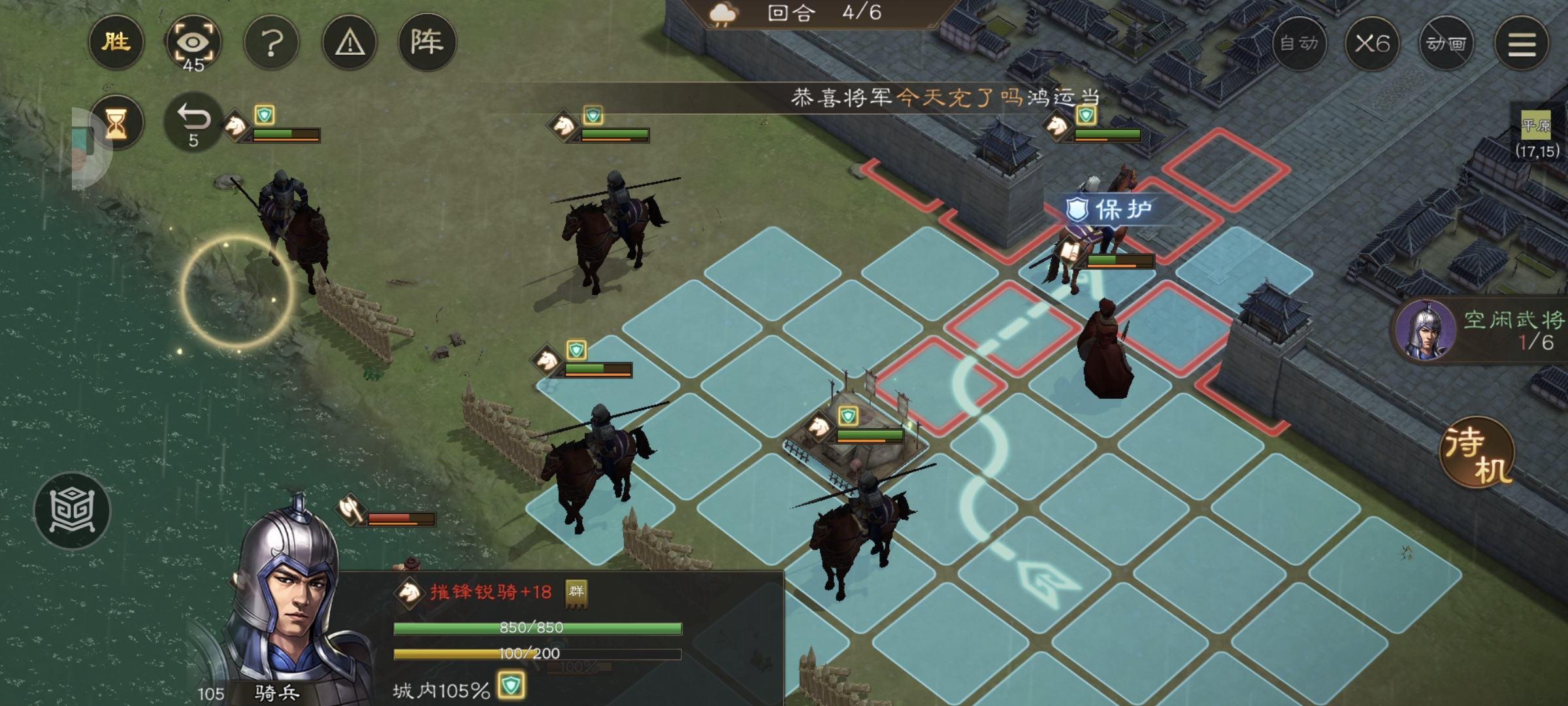Viewport: 1568px width, 706px height.
Task: Open the hamburger main menu
Action: coord(1522,44)
